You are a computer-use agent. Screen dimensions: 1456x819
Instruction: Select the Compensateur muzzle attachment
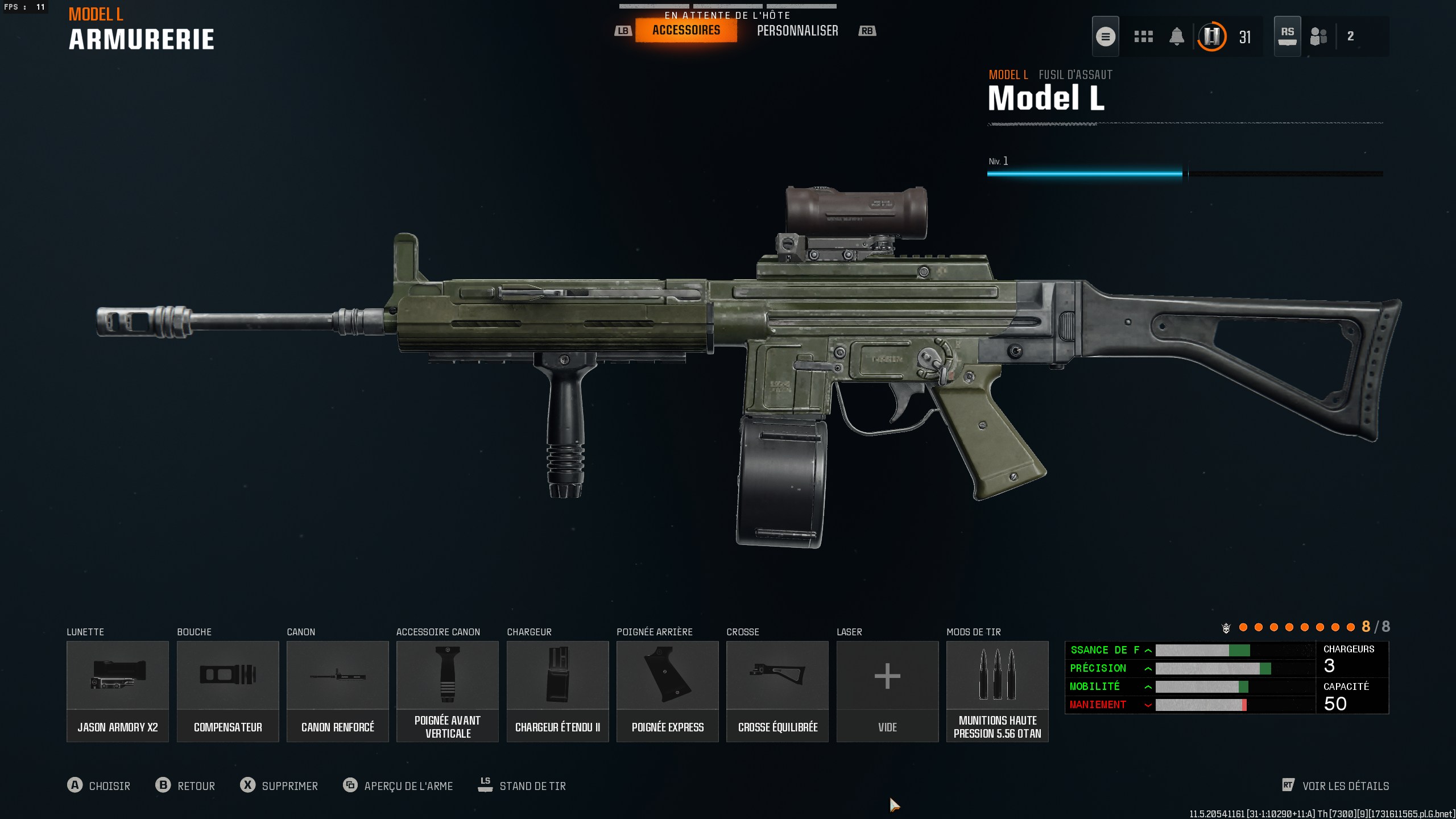(227, 691)
